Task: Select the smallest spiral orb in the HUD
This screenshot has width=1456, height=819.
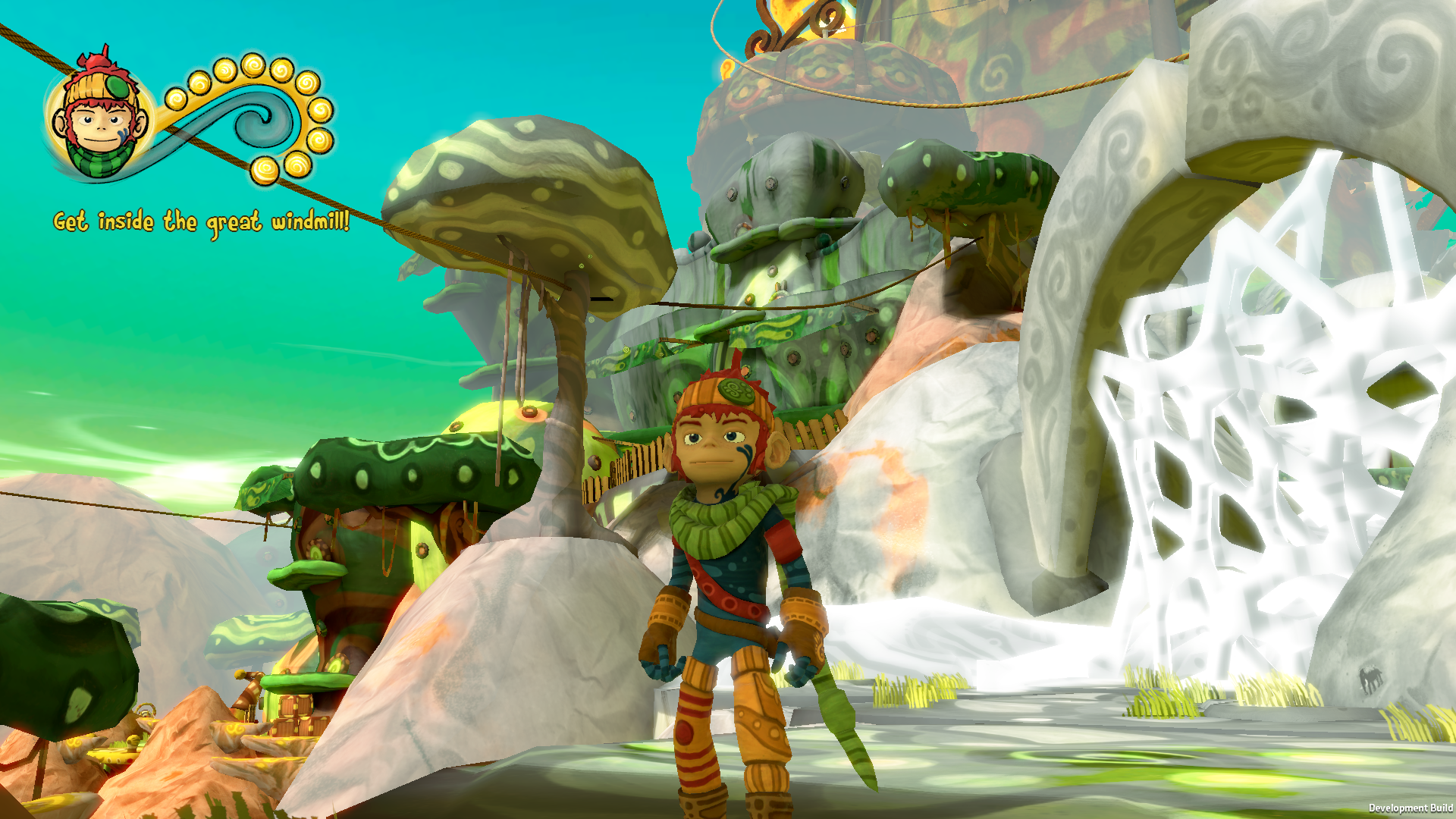Action: coord(176,100)
